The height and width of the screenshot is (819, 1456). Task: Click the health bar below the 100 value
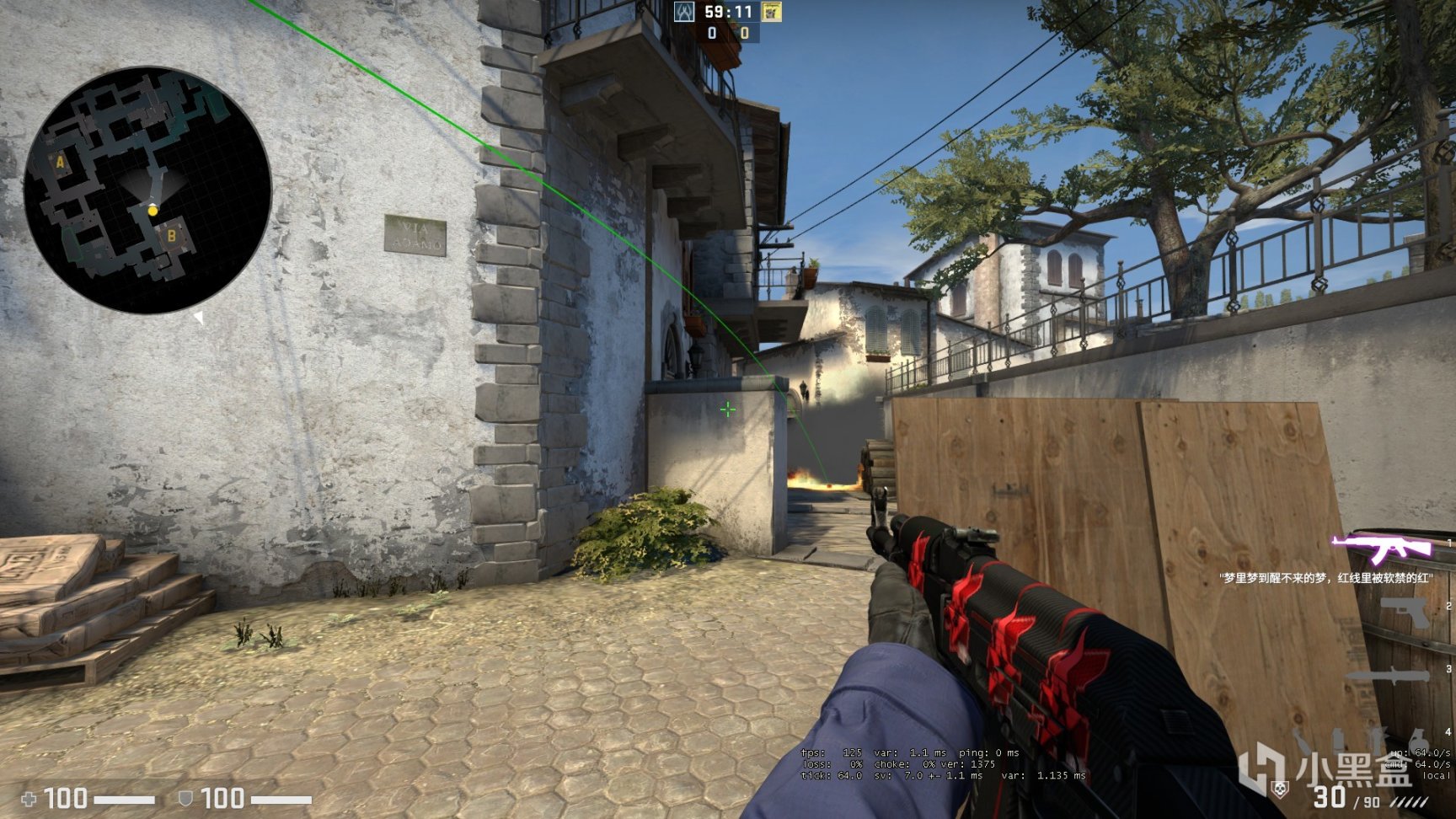point(125,800)
